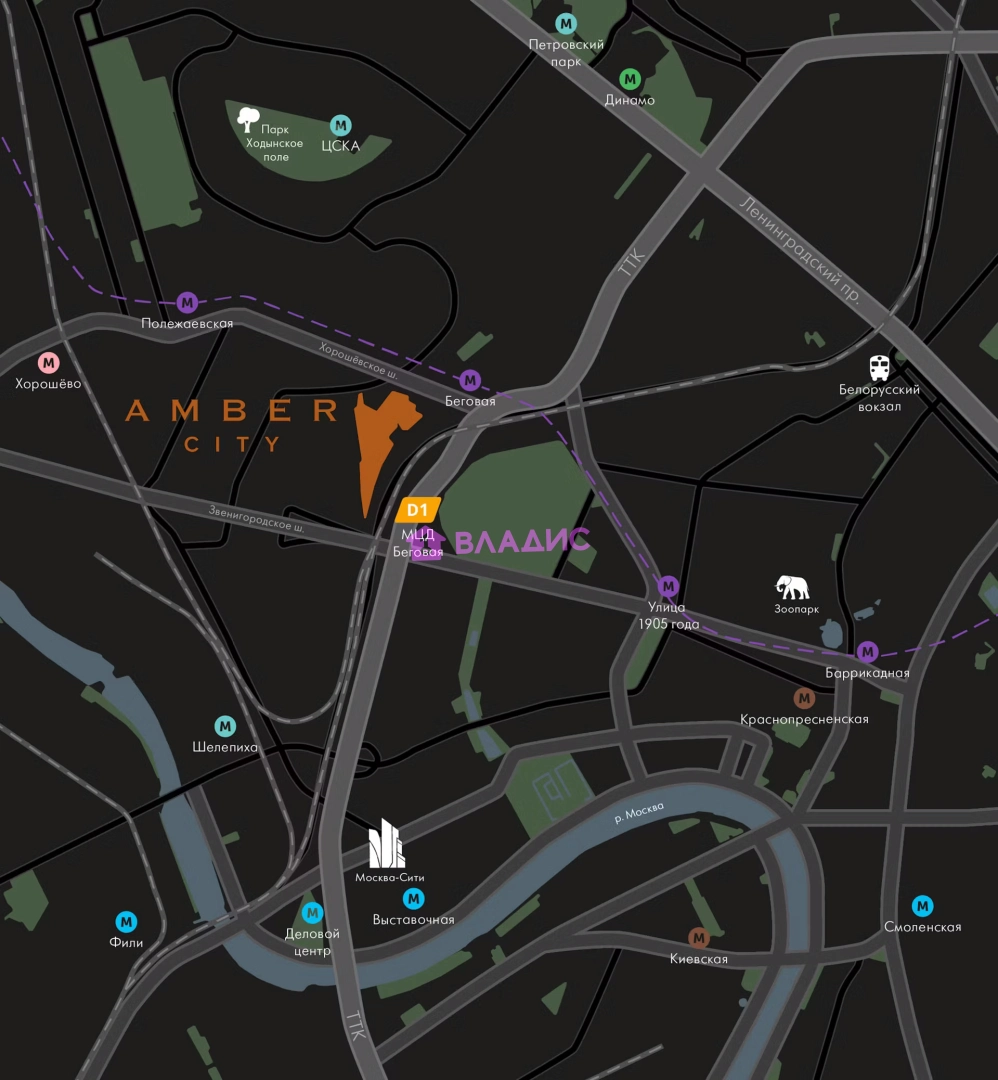Image resolution: width=998 pixels, height=1080 pixels.
Task: Choose the brown Краснопресненская metro marker
Action: tap(804, 698)
